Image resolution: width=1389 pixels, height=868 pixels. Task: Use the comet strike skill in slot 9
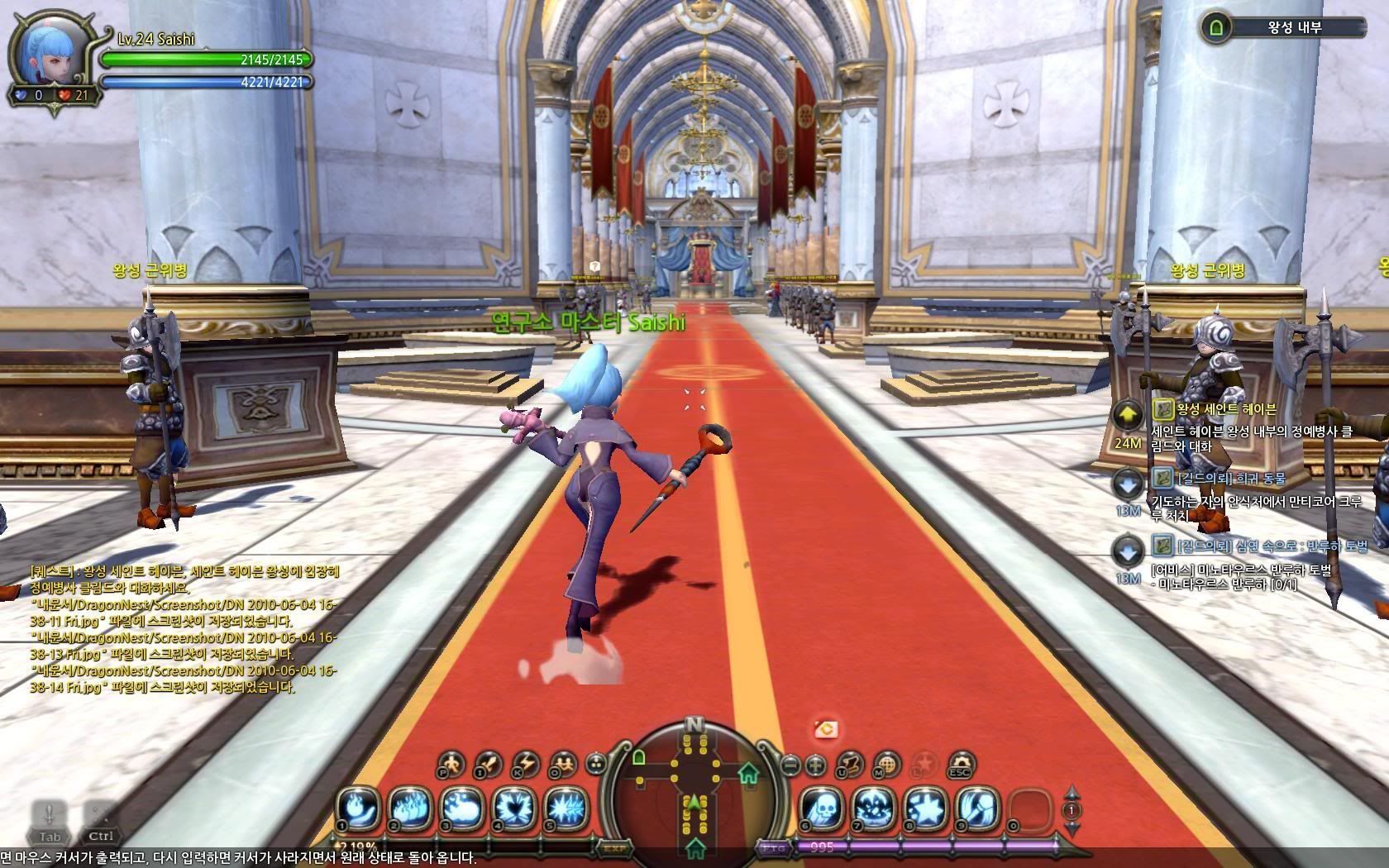click(x=976, y=808)
